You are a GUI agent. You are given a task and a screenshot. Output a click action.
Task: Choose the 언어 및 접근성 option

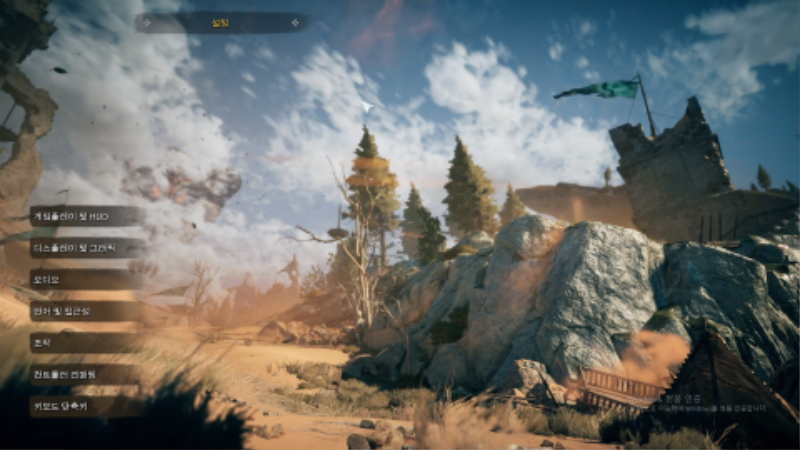click(x=87, y=311)
